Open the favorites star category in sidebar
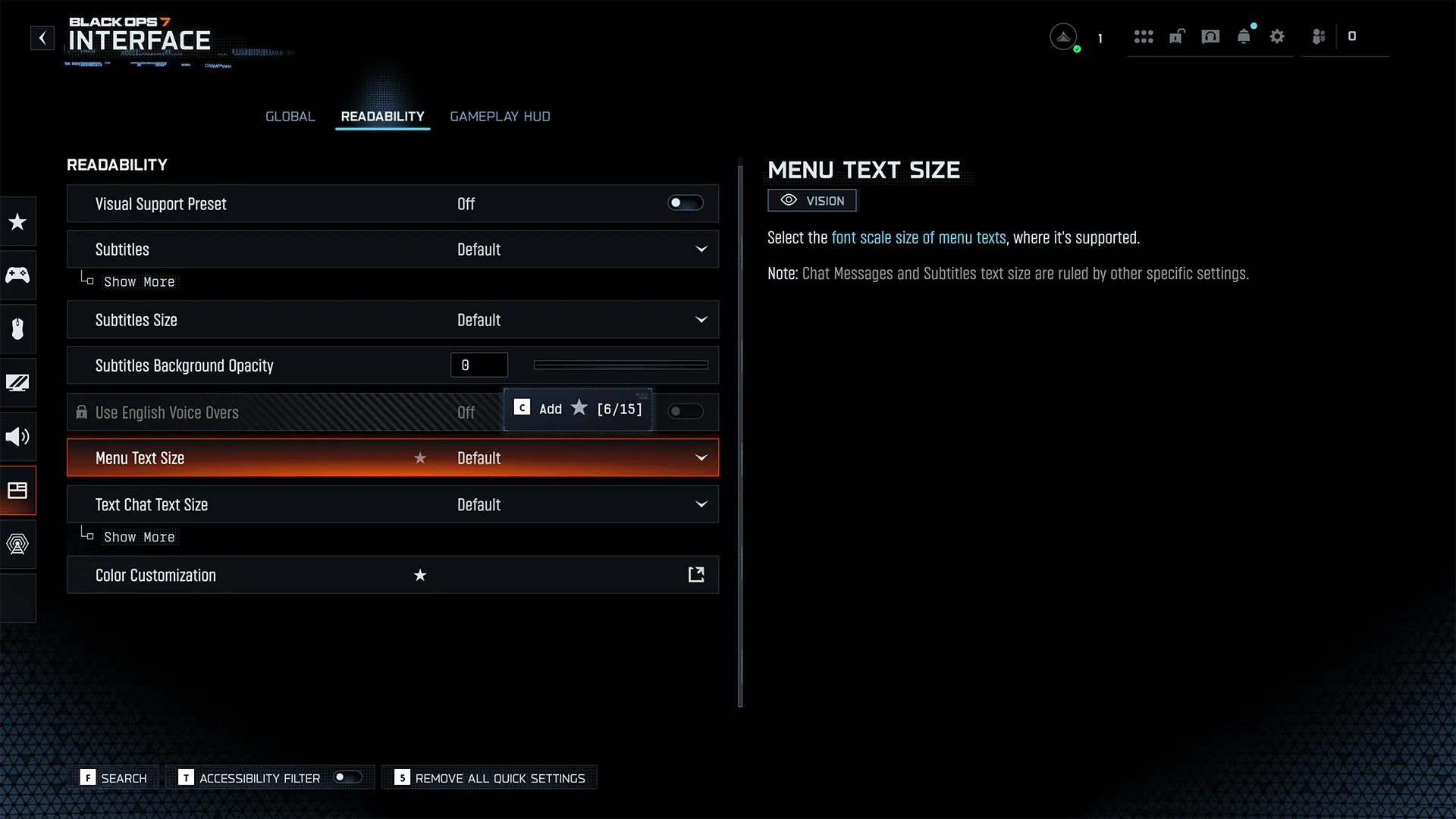 [x=17, y=221]
